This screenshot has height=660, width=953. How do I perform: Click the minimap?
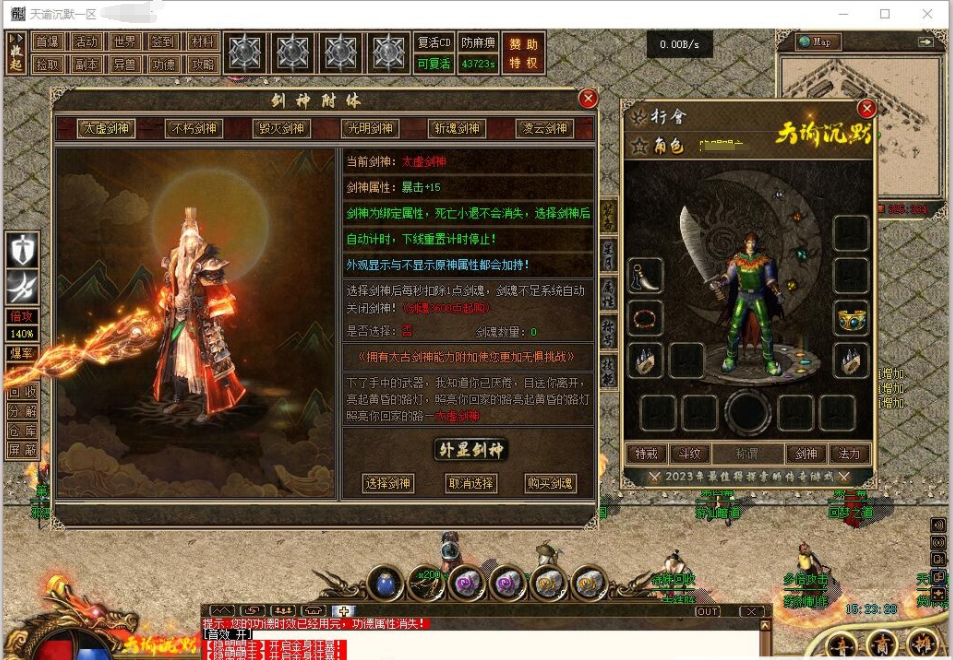(860, 120)
